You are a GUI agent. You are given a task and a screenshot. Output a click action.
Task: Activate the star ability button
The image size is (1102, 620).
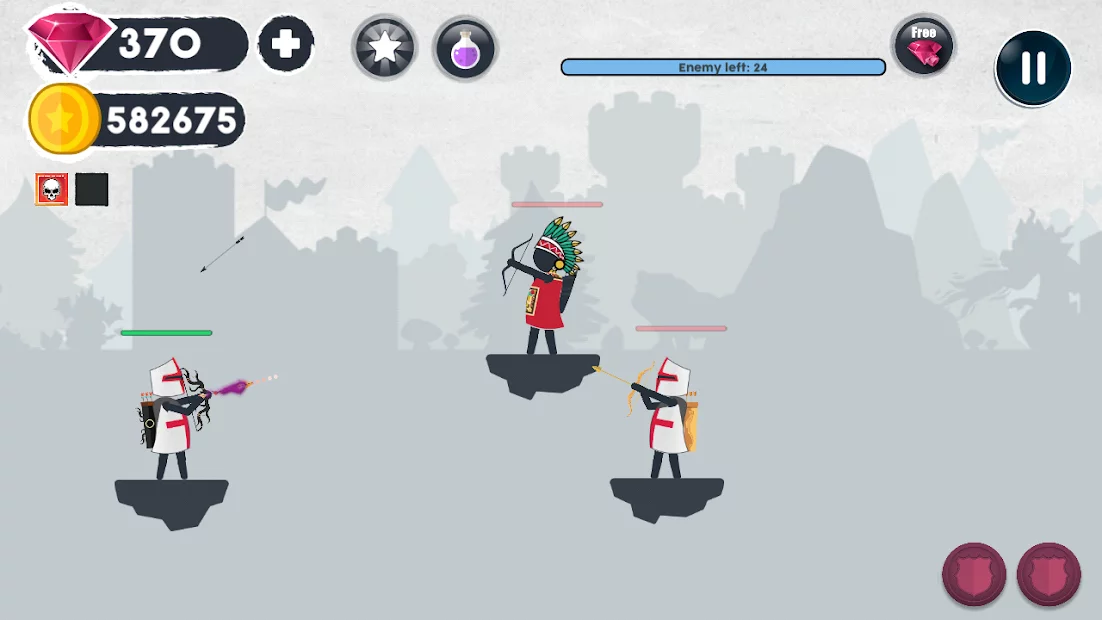click(384, 48)
